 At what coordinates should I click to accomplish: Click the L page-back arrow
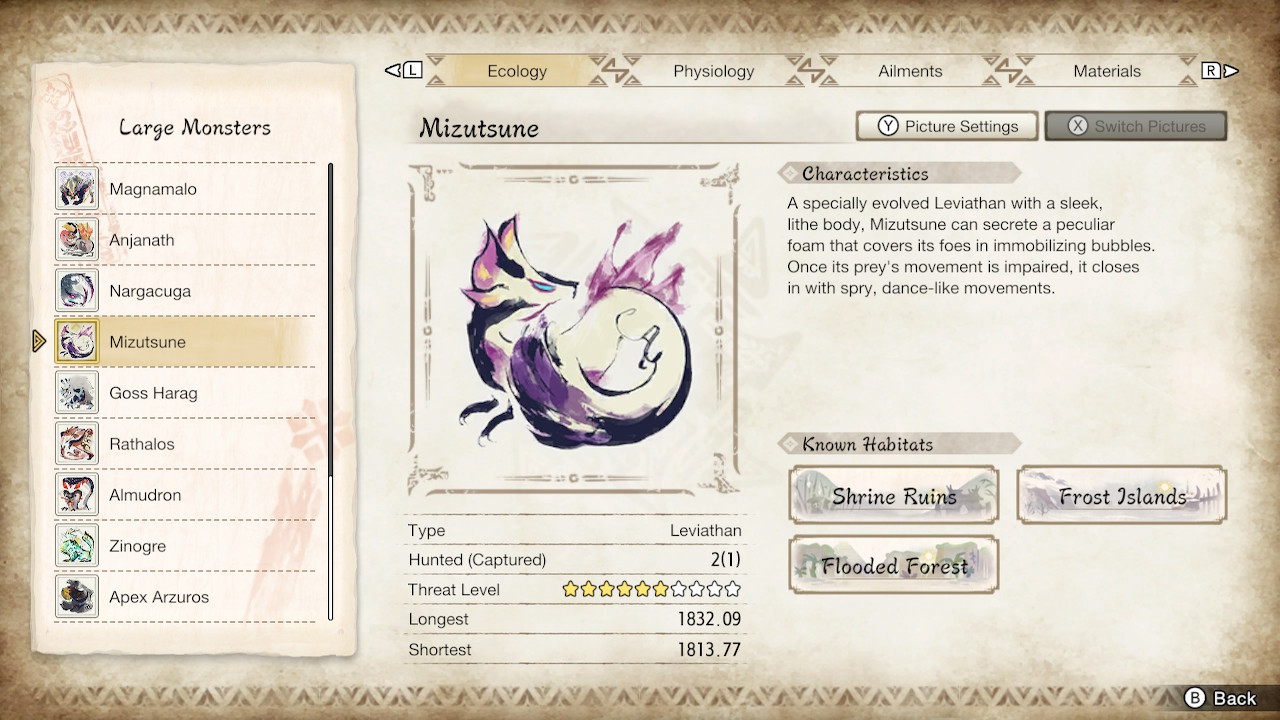pos(404,71)
